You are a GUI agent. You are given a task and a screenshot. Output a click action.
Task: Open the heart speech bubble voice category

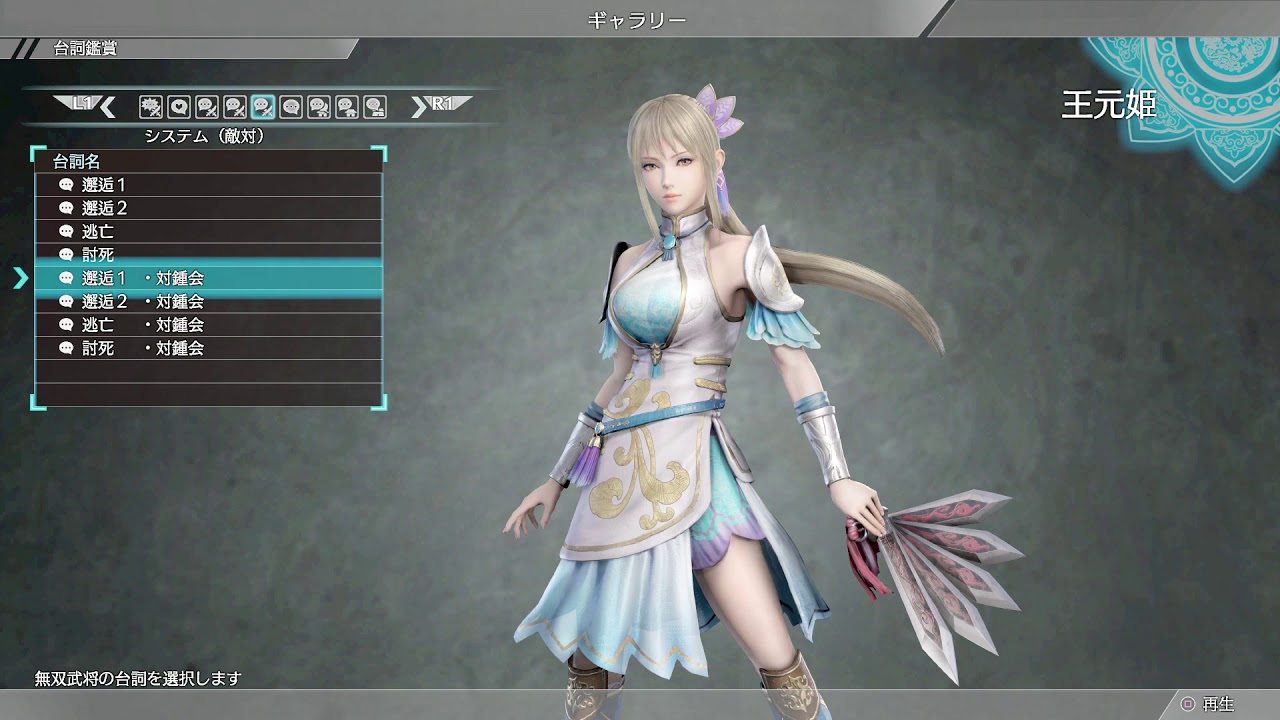(179, 105)
